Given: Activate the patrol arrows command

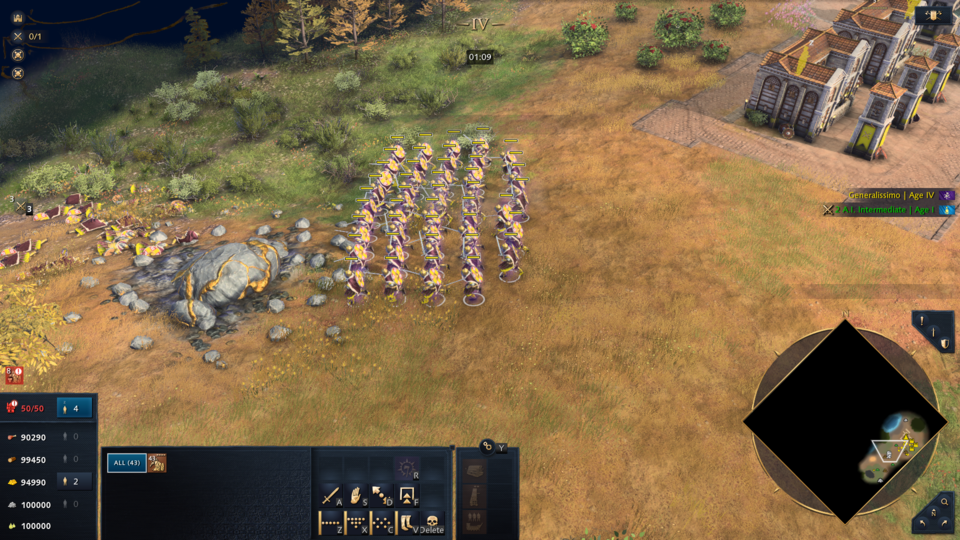Looking at the screenshot, I should (381, 495).
